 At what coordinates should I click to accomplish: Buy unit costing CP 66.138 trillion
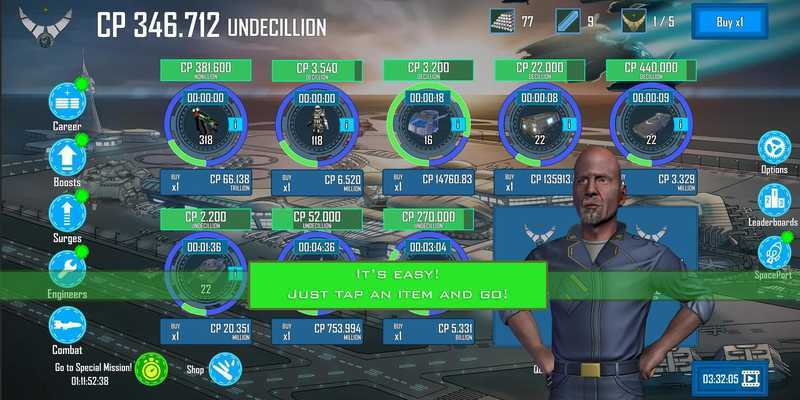[x=205, y=183]
